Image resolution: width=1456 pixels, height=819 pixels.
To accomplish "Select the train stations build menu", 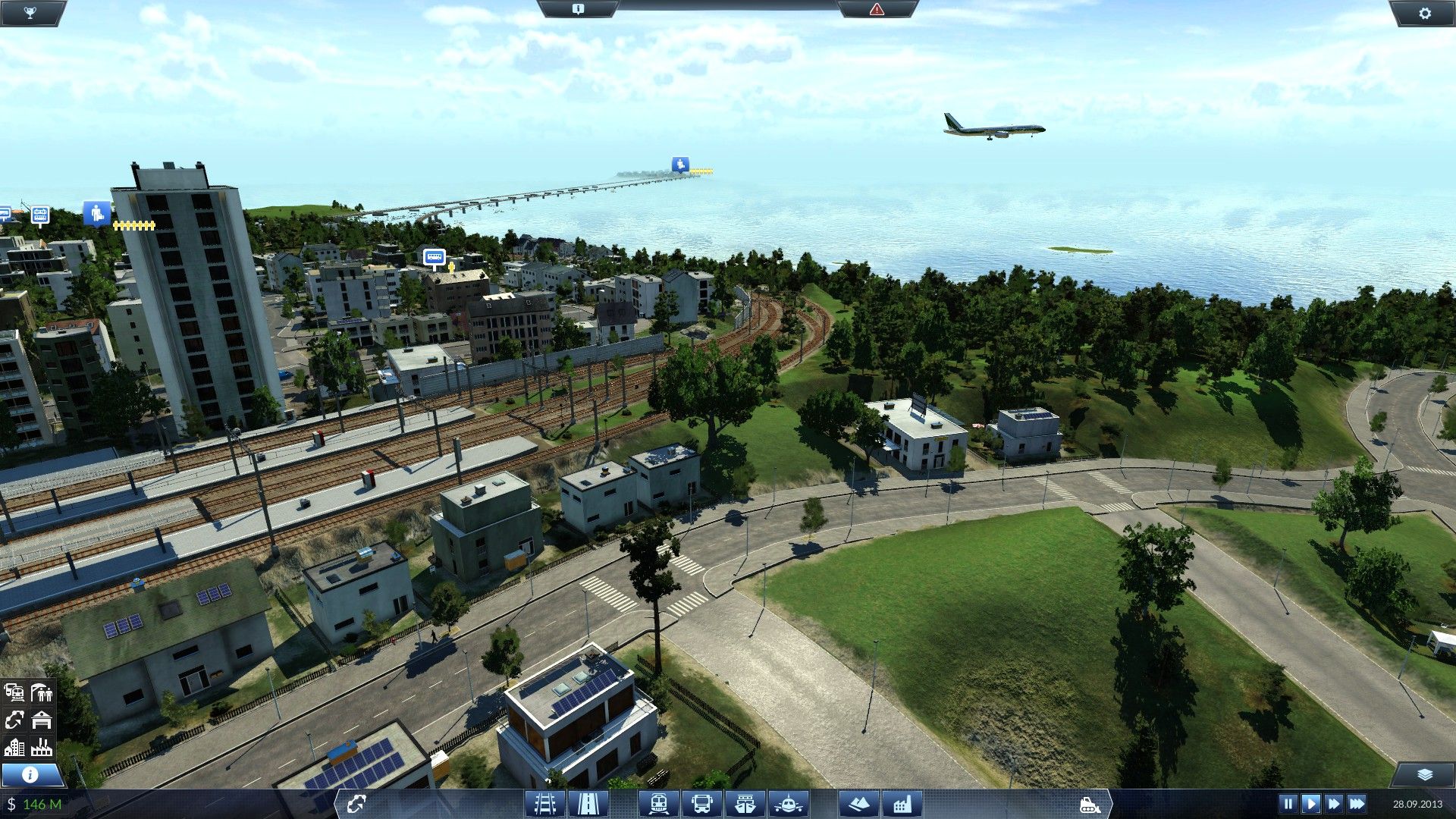I will pyautogui.click(x=658, y=803).
